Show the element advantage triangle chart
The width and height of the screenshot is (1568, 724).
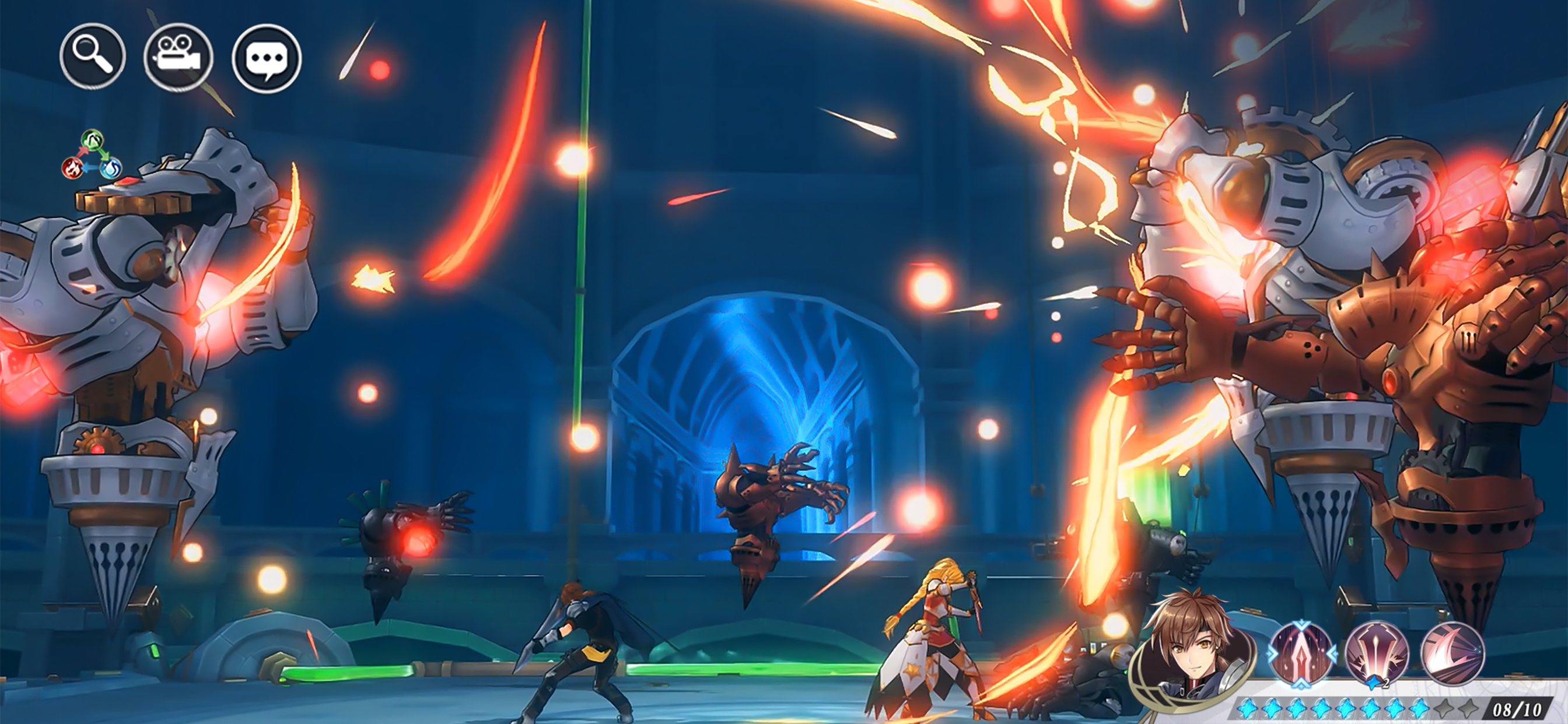[x=92, y=156]
